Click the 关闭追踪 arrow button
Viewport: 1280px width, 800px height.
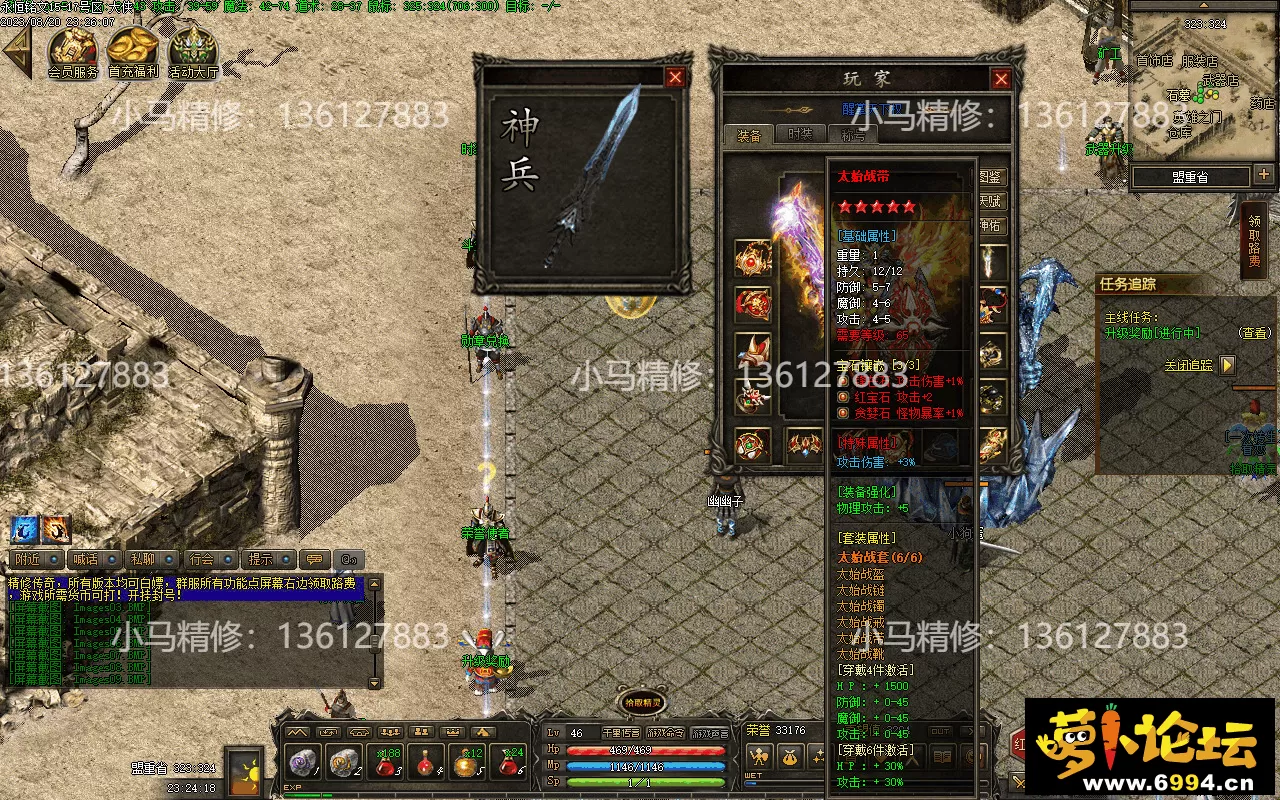point(1227,366)
